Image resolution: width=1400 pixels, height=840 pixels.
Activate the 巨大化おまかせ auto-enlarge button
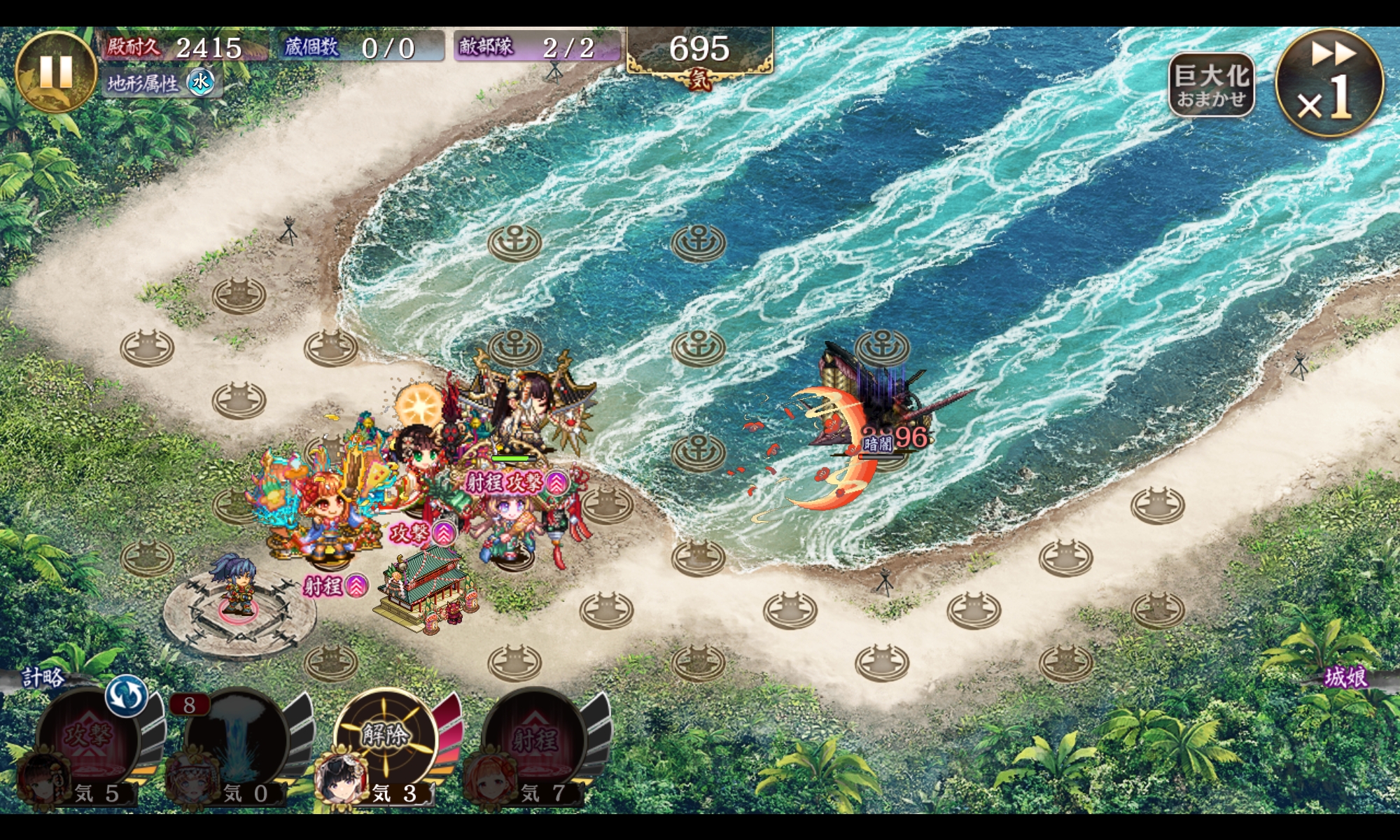coord(1211,85)
